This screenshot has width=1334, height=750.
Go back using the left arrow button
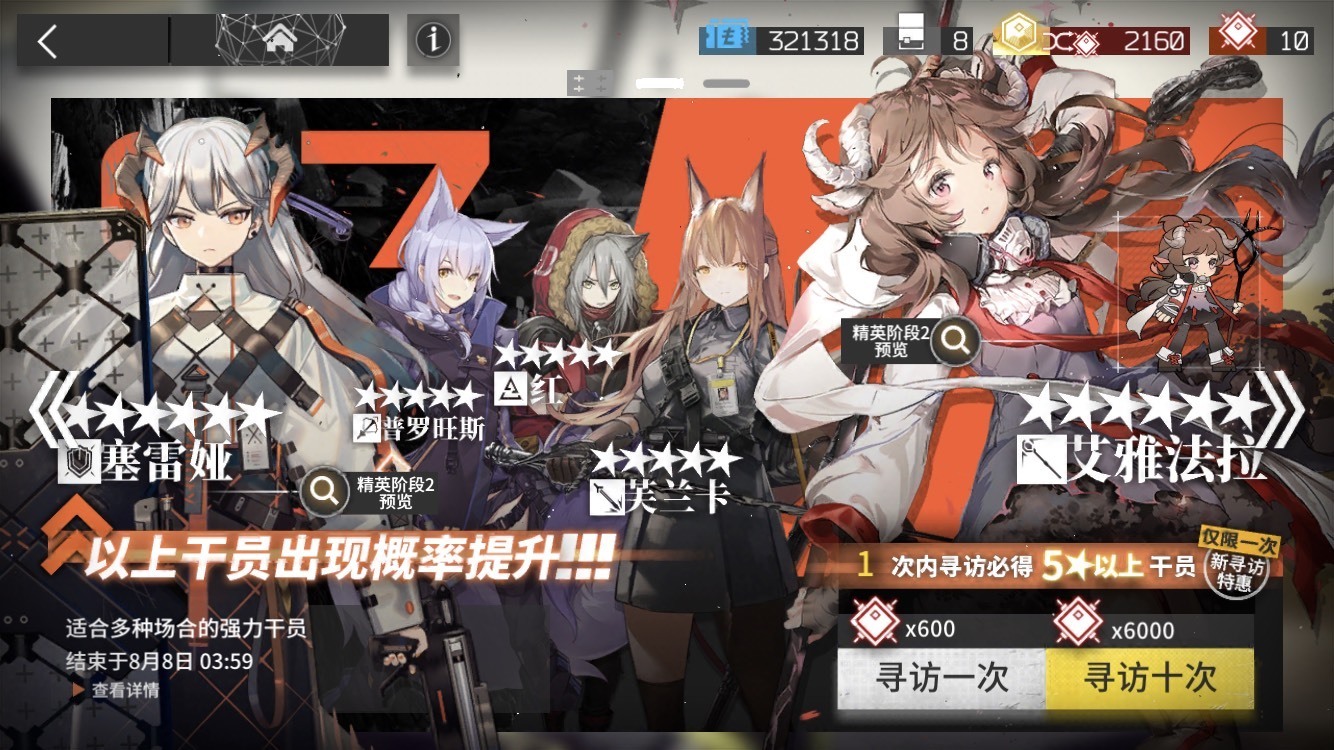tap(48, 41)
